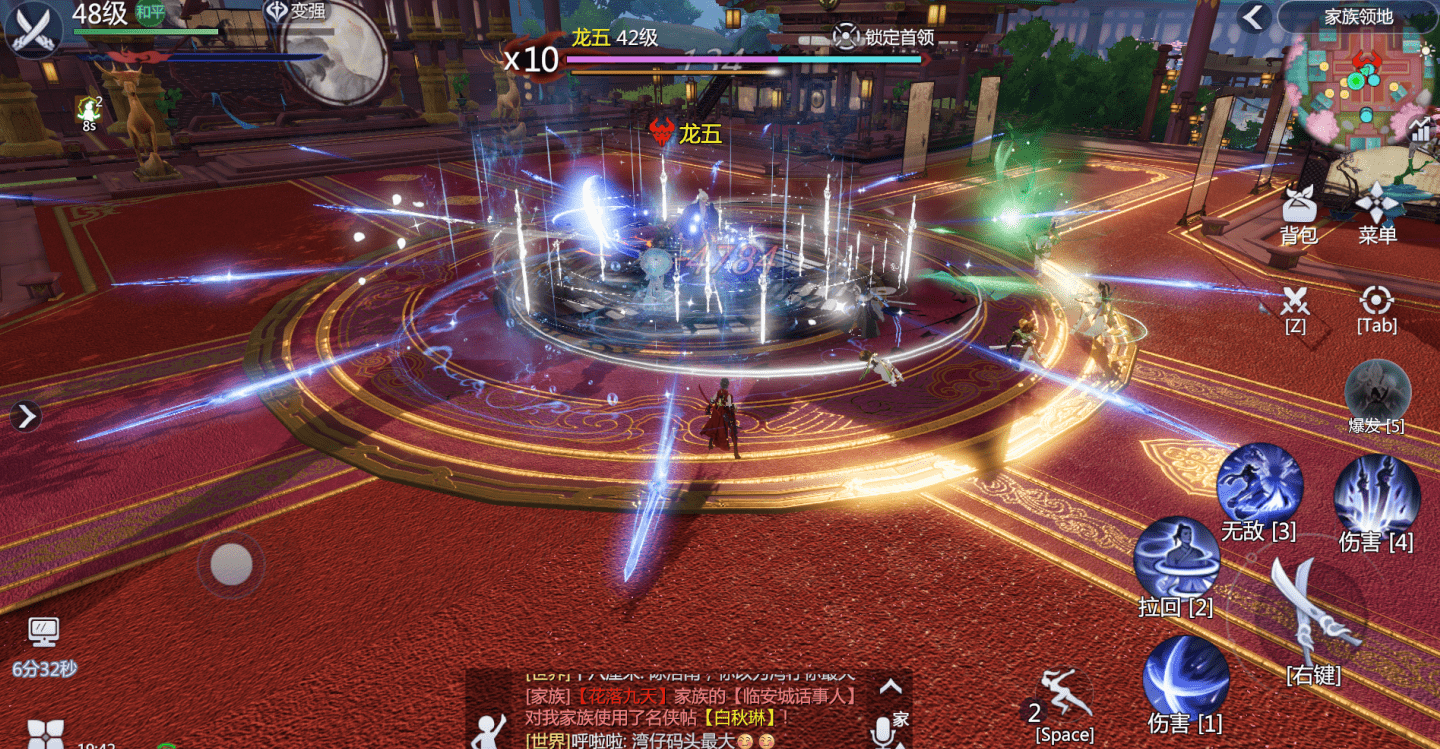Use the 无敌 invincibility skill
This screenshot has height=749, width=1440.
click(1259, 485)
